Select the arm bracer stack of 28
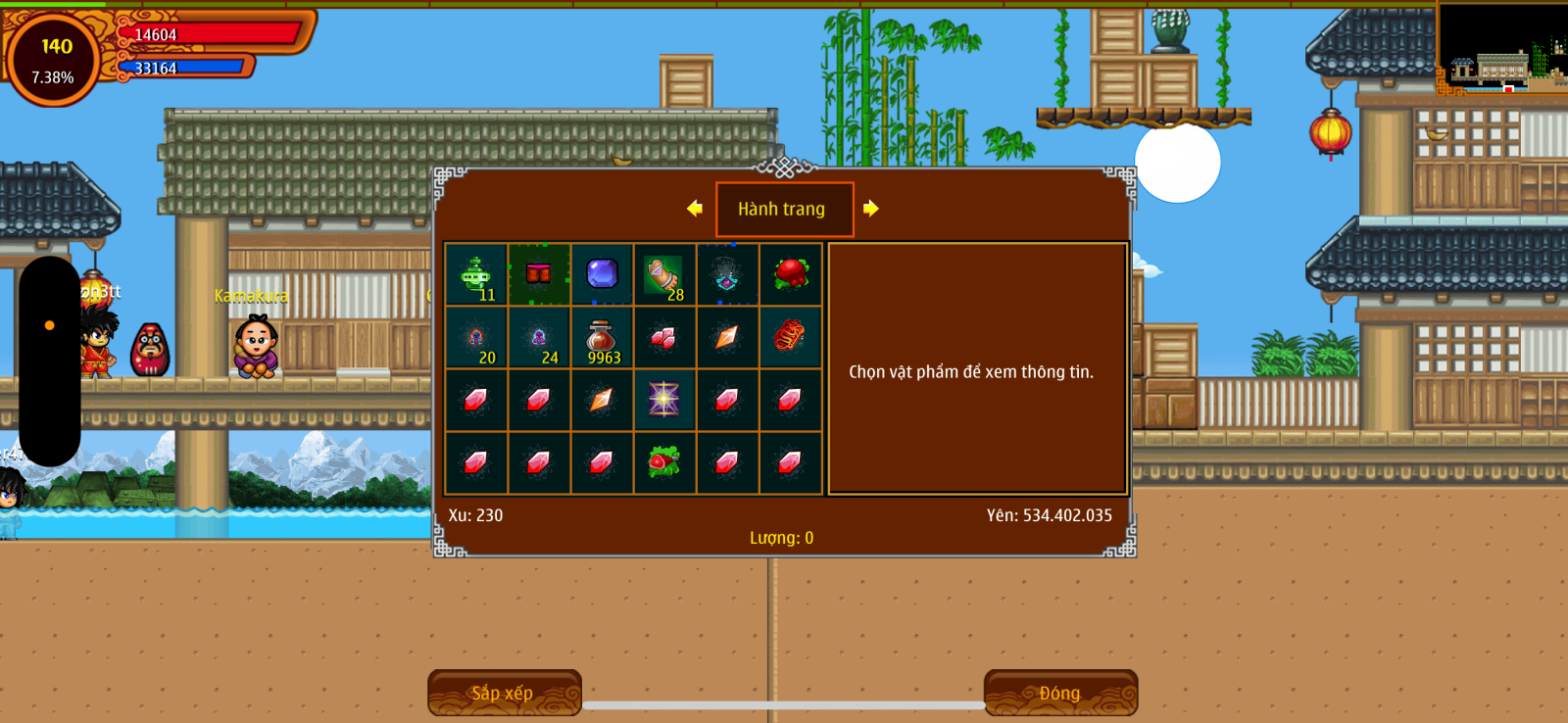 tap(664, 275)
